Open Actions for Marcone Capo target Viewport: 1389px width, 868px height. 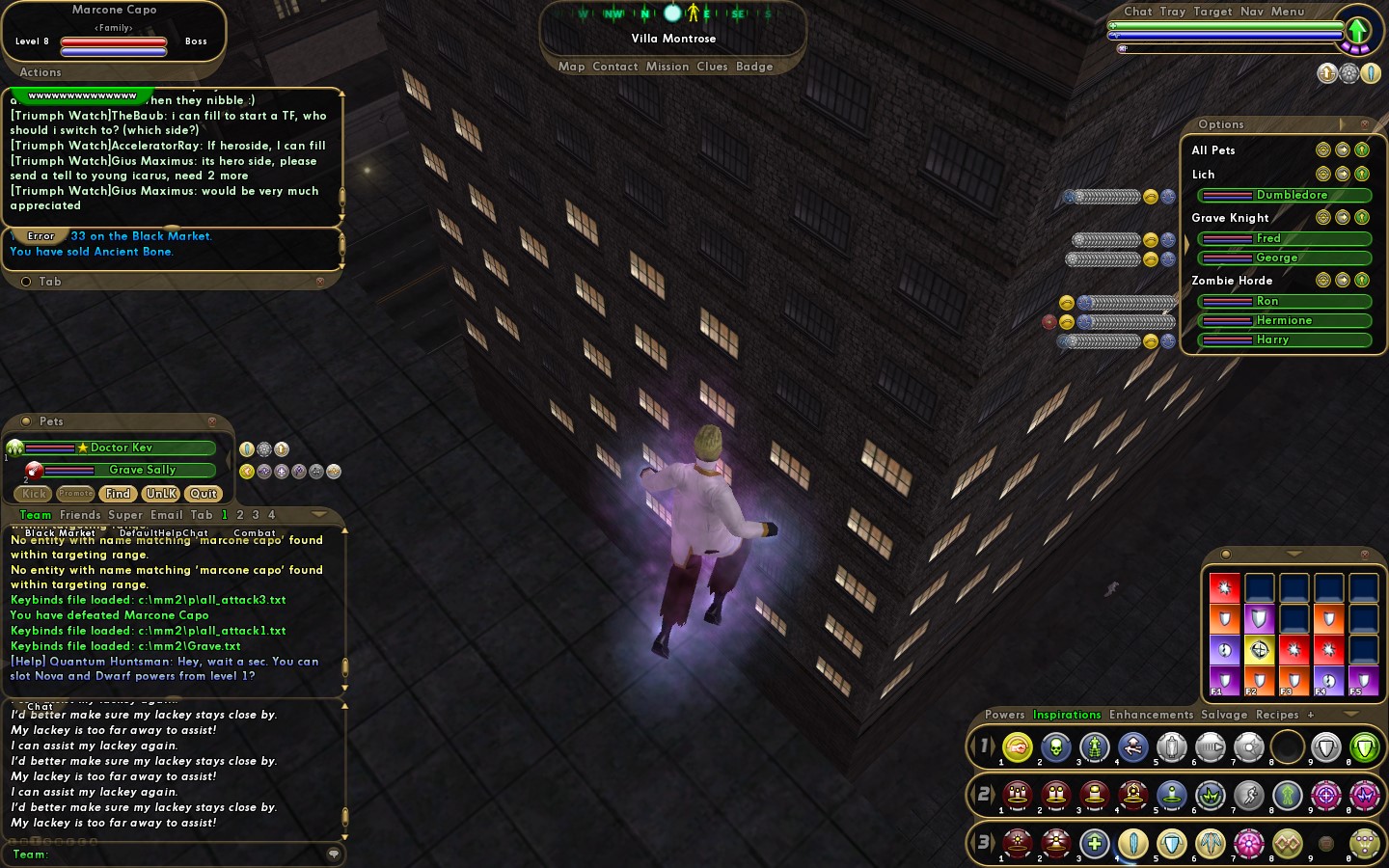point(41,72)
